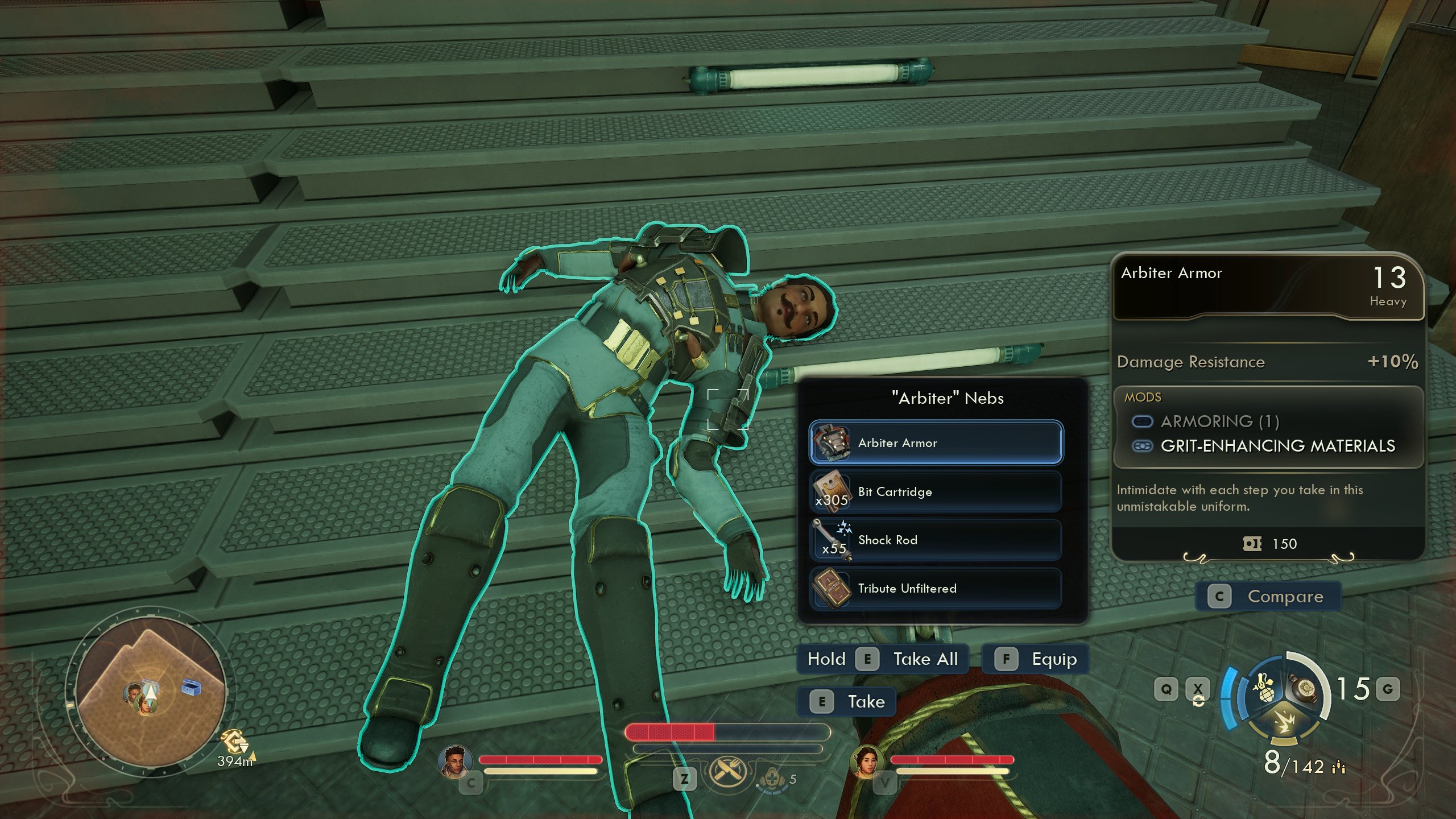The image size is (1456, 819).
Task: Pick the Shock Rod loot entry
Action: [936, 540]
